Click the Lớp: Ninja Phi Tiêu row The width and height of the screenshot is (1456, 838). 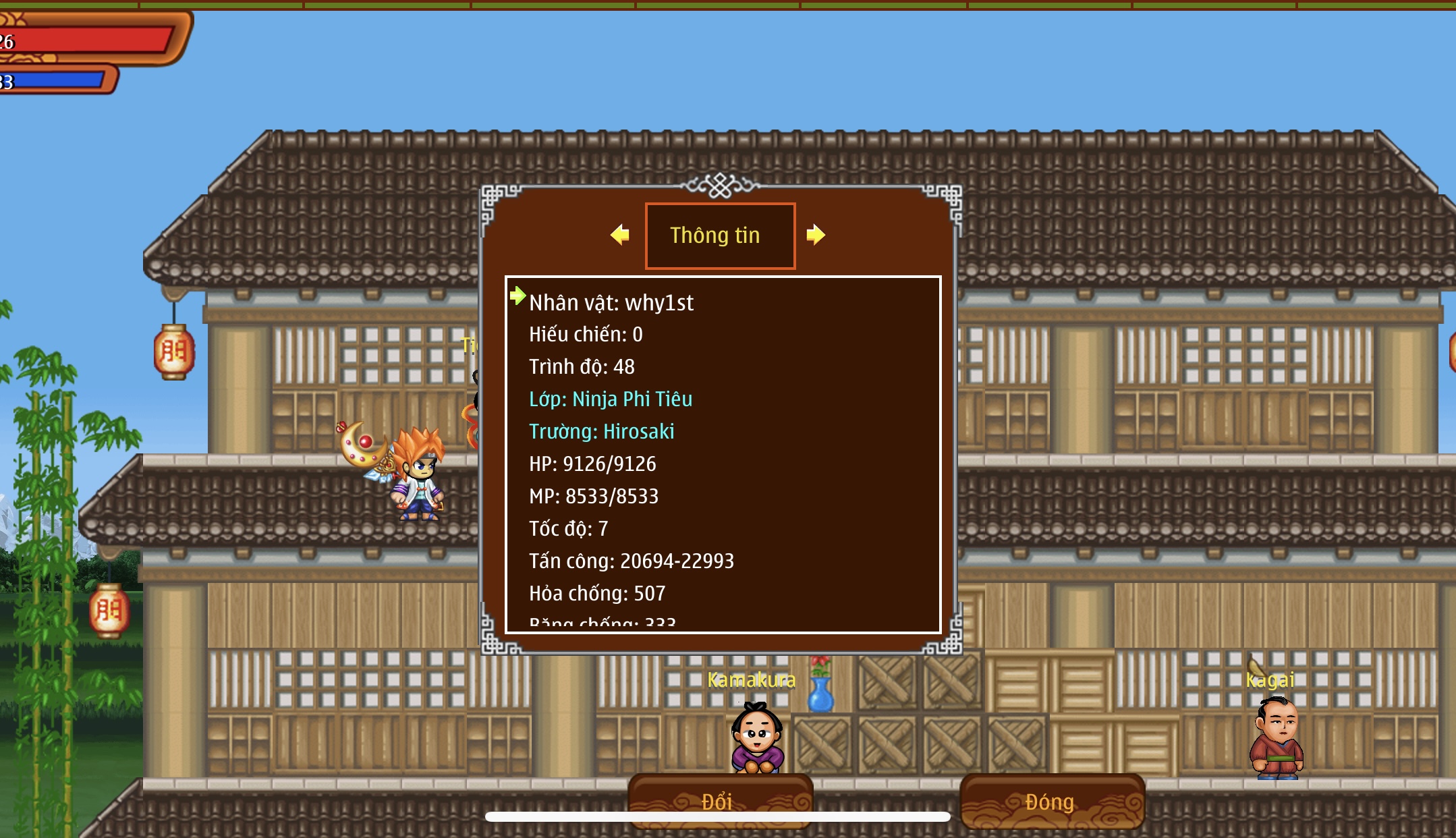click(x=611, y=399)
